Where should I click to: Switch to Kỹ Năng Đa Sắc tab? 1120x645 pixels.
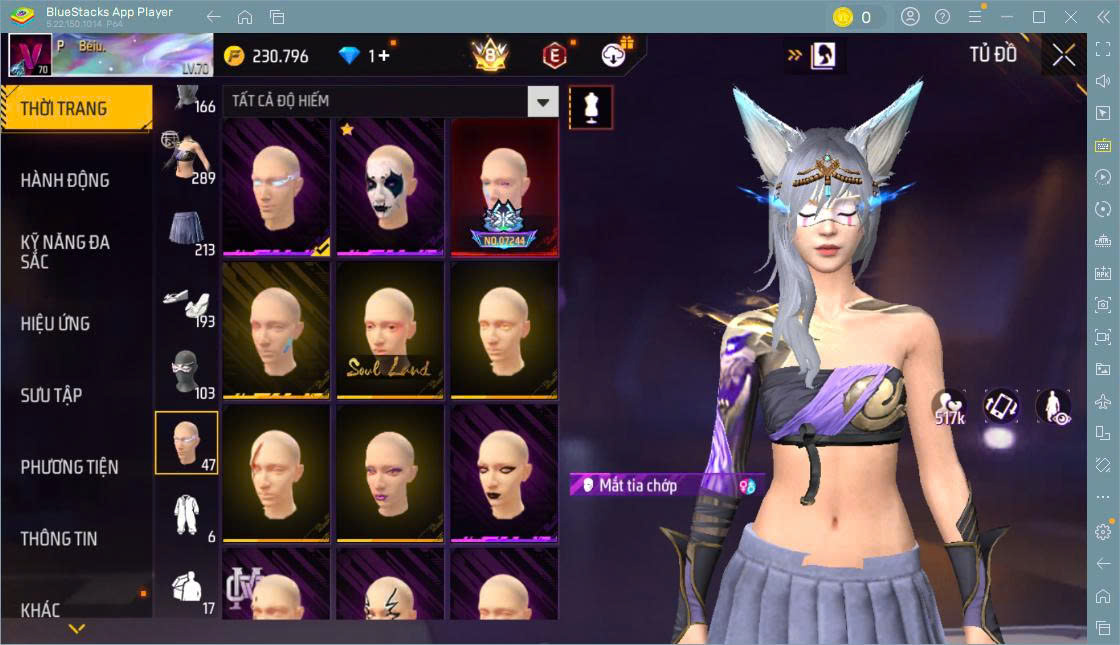(x=66, y=251)
